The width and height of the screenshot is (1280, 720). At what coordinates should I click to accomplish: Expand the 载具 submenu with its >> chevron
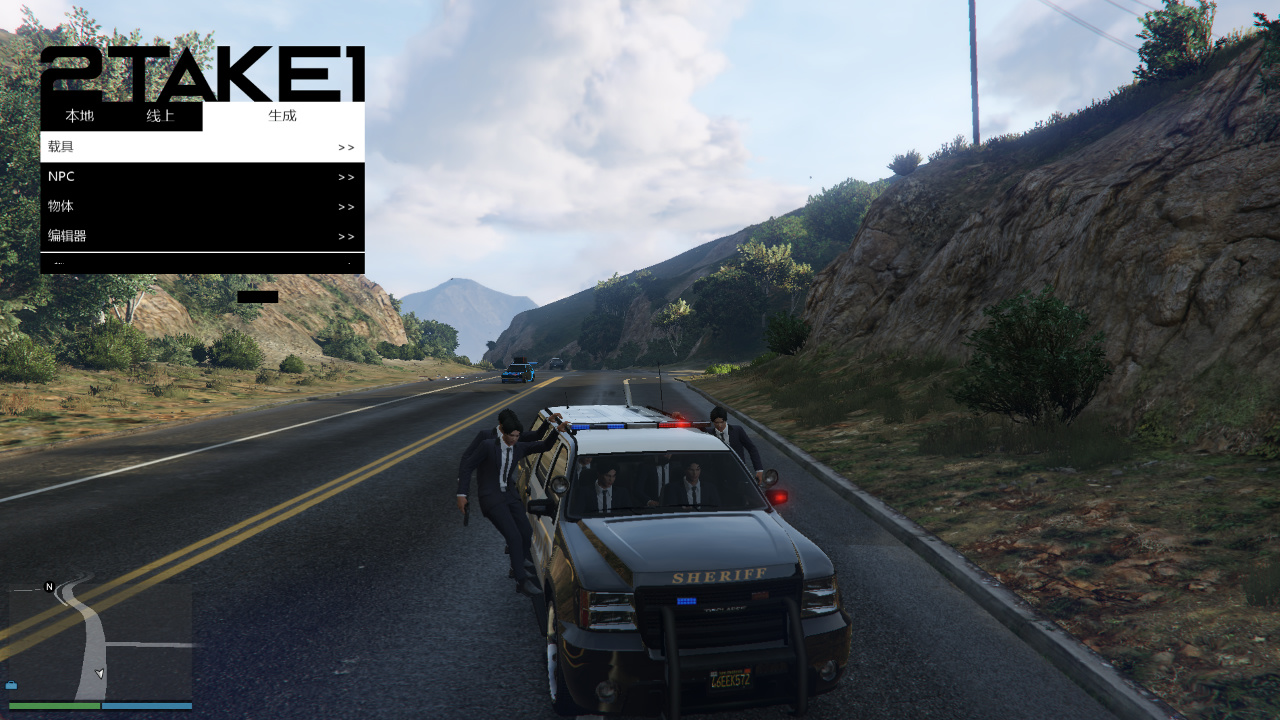pos(346,147)
